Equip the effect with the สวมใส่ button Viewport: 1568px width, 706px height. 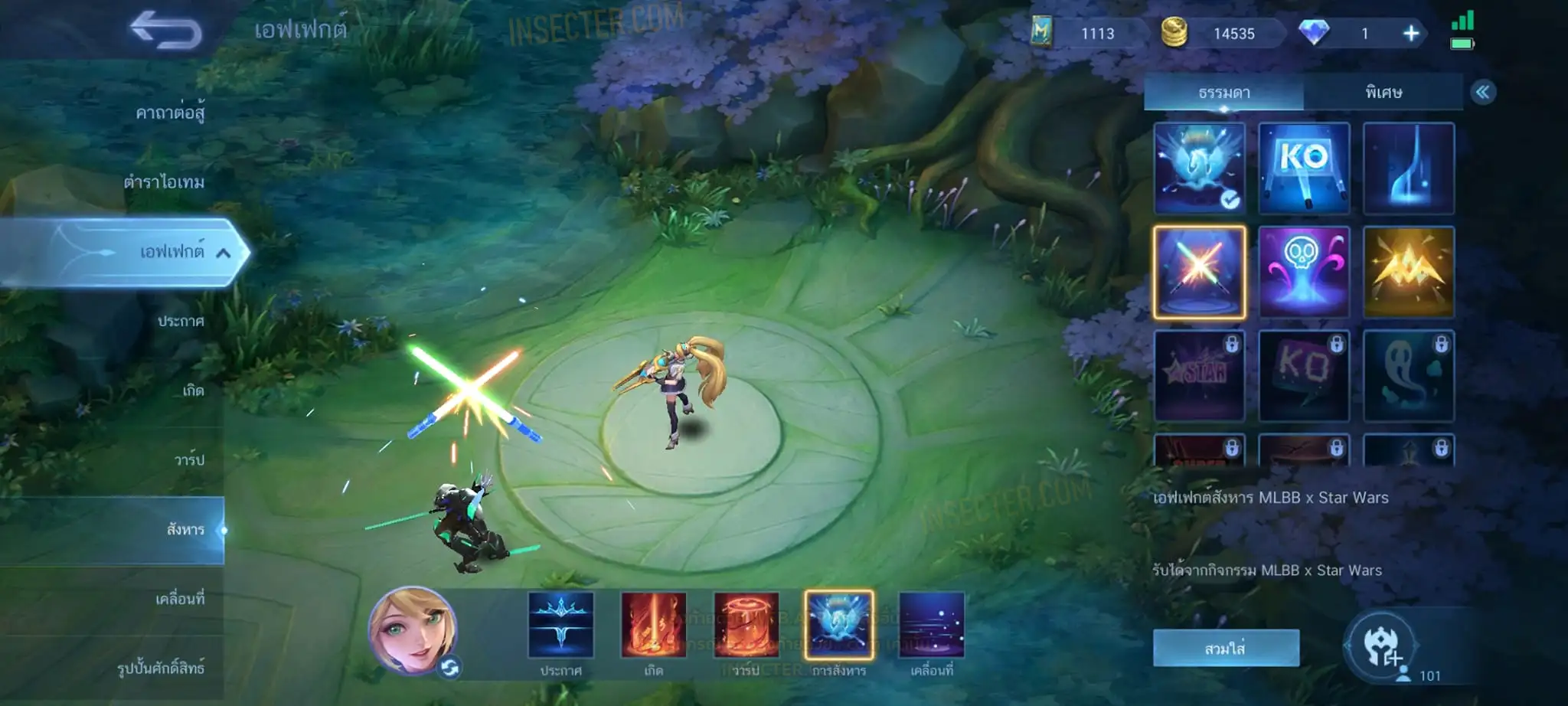pyautogui.click(x=1225, y=649)
